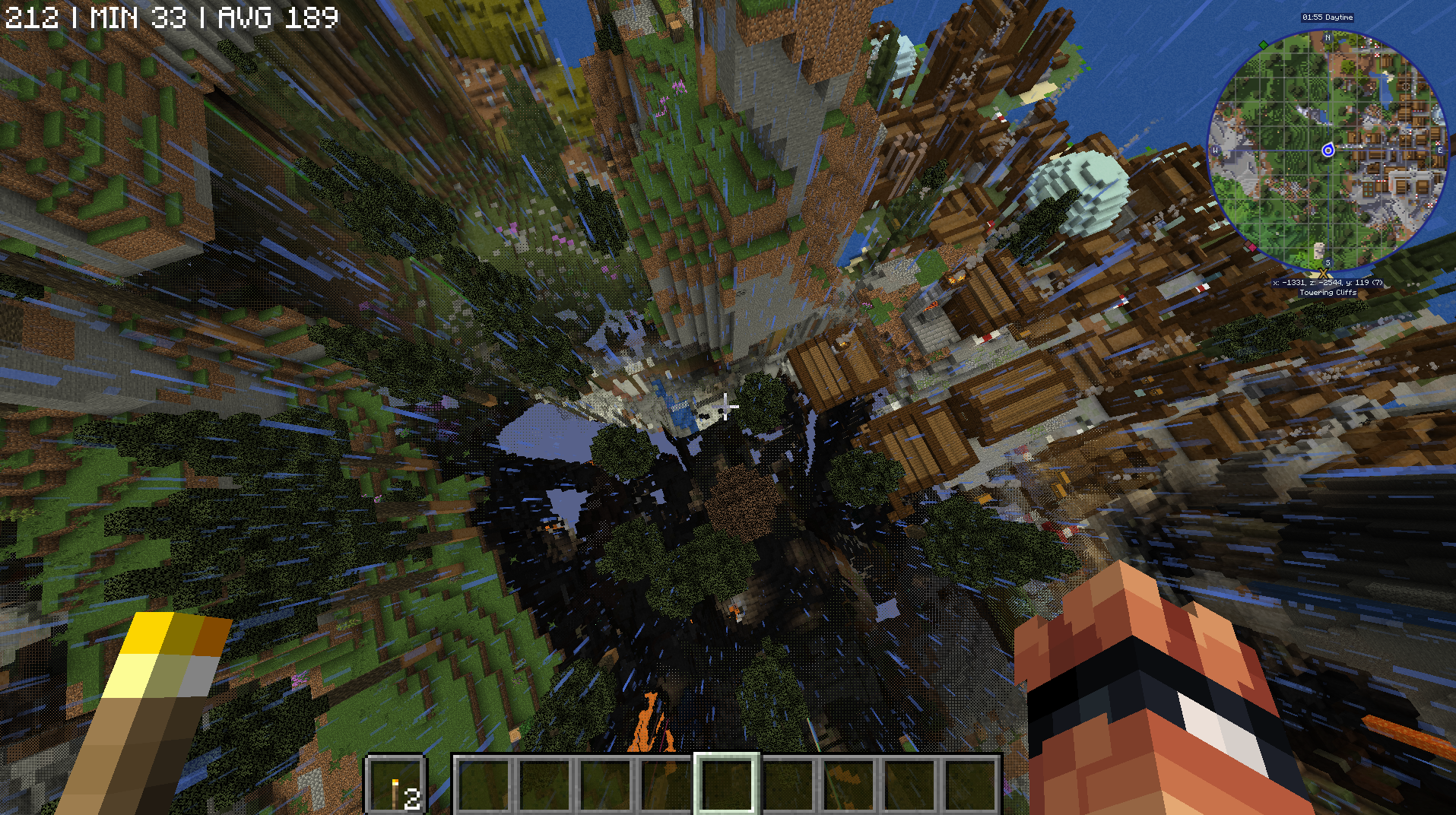Click the S compass indicator on the minimap
This screenshot has width=1456, height=815.
click(1327, 262)
